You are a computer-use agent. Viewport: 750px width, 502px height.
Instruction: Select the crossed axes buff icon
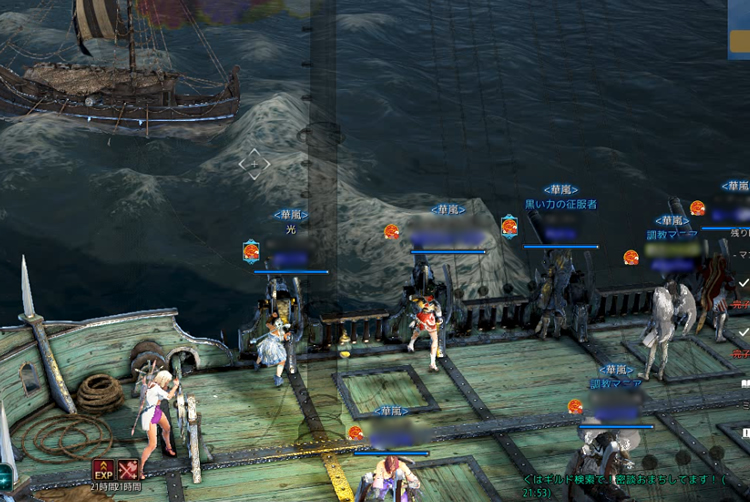[128, 469]
